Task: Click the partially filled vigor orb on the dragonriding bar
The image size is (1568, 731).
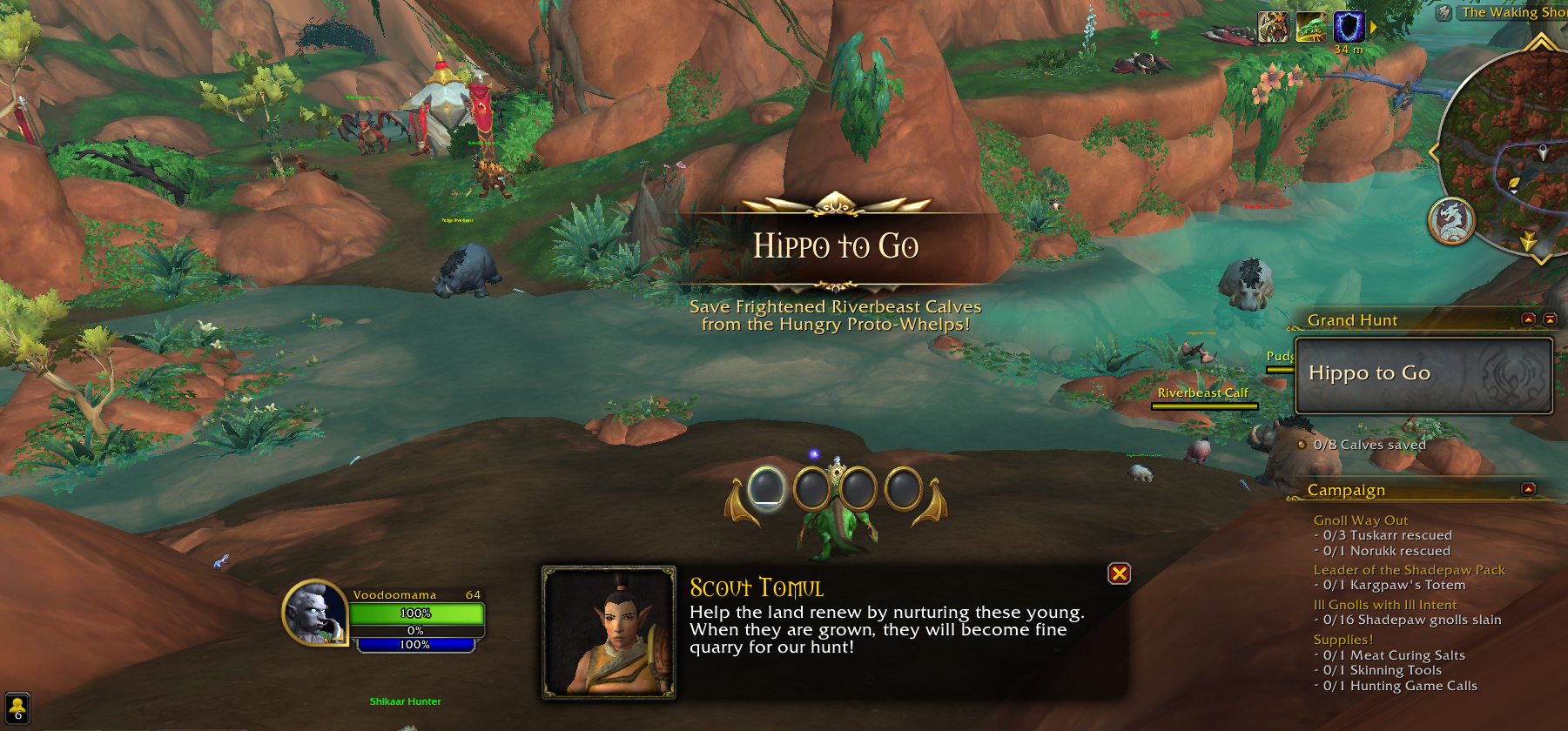Action: pyautogui.click(x=767, y=489)
